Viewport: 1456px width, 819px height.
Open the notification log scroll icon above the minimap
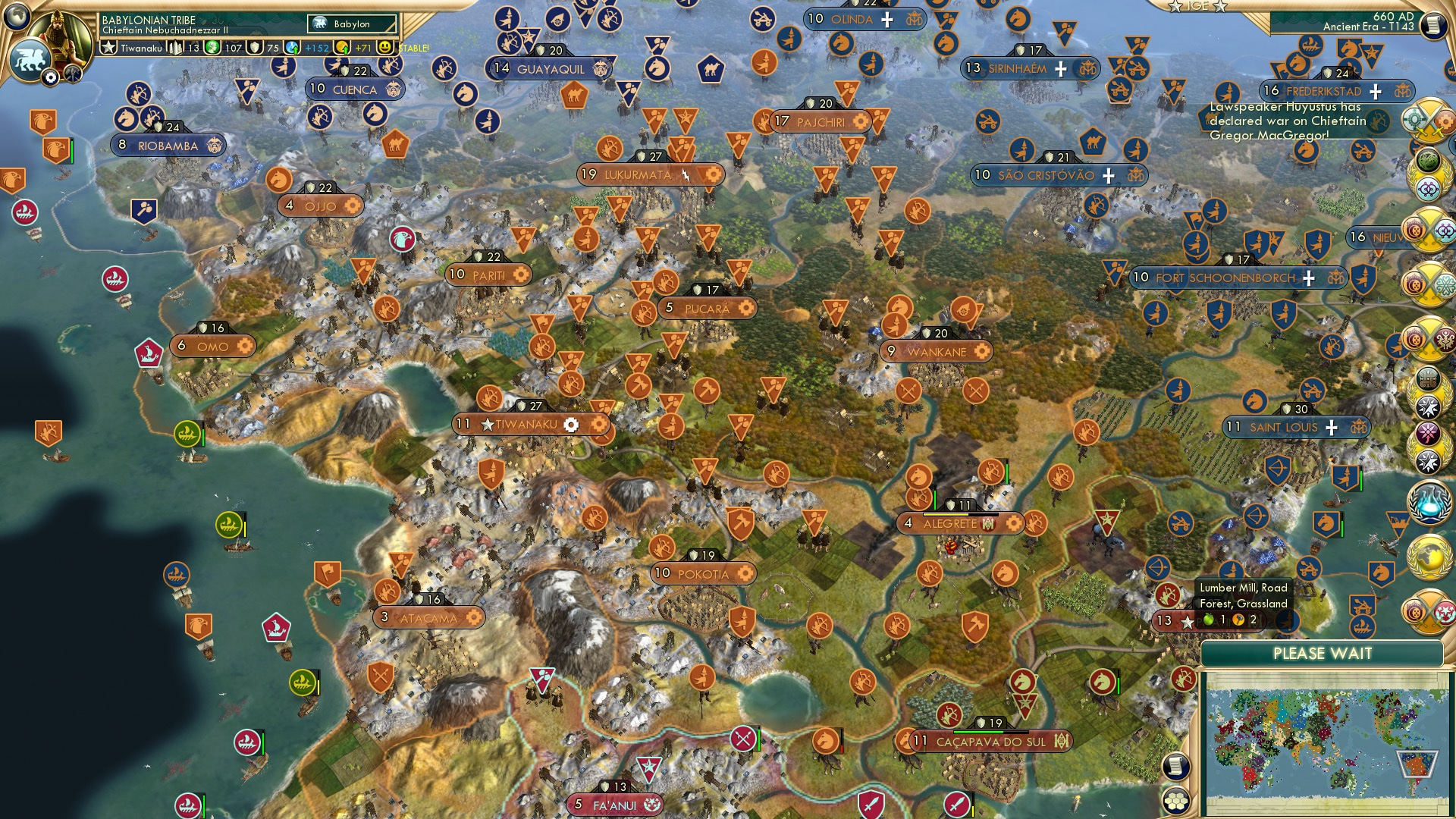click(1177, 766)
